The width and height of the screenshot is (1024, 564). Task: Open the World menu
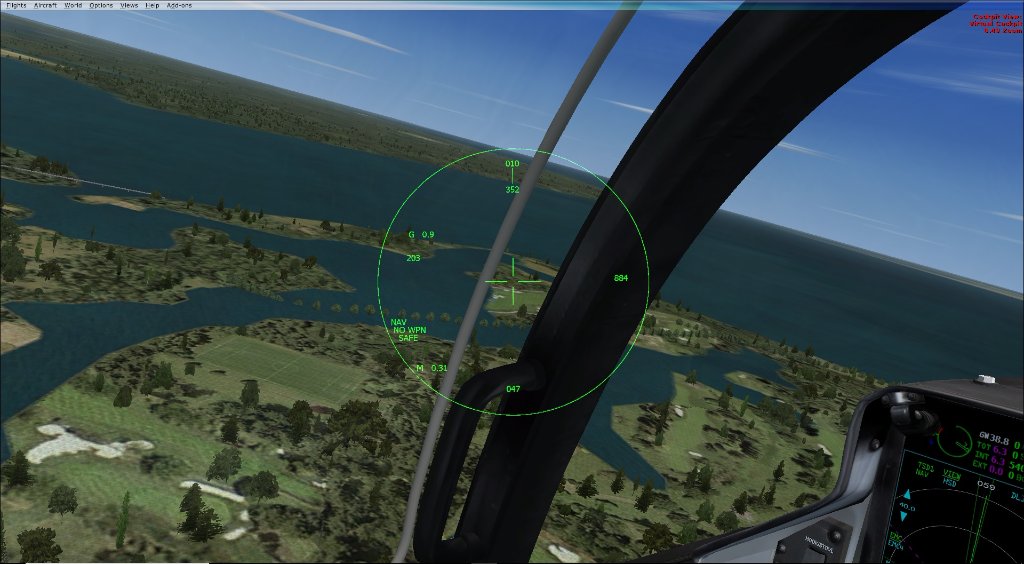pos(73,5)
